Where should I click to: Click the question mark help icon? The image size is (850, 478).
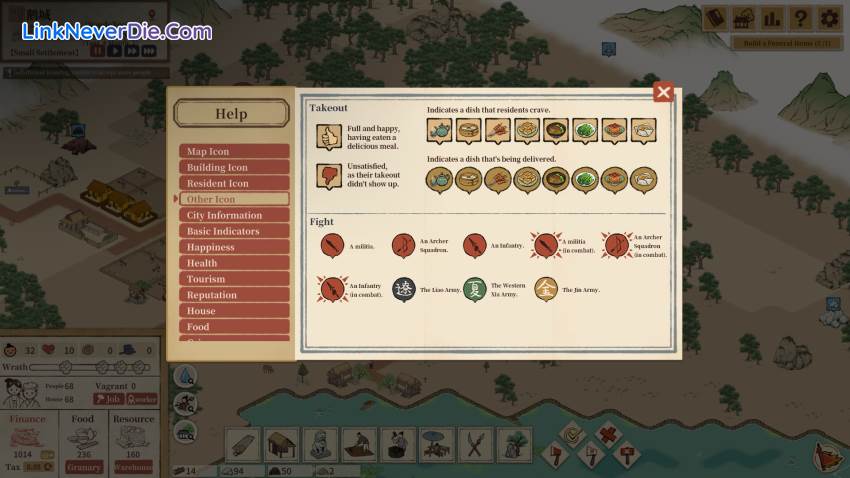800,17
